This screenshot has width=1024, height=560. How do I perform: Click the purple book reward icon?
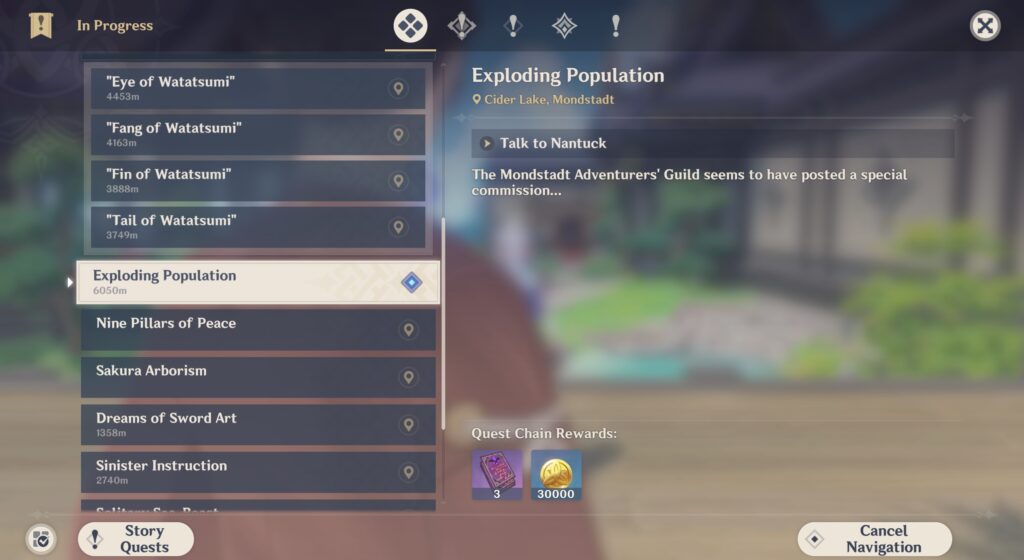point(497,473)
